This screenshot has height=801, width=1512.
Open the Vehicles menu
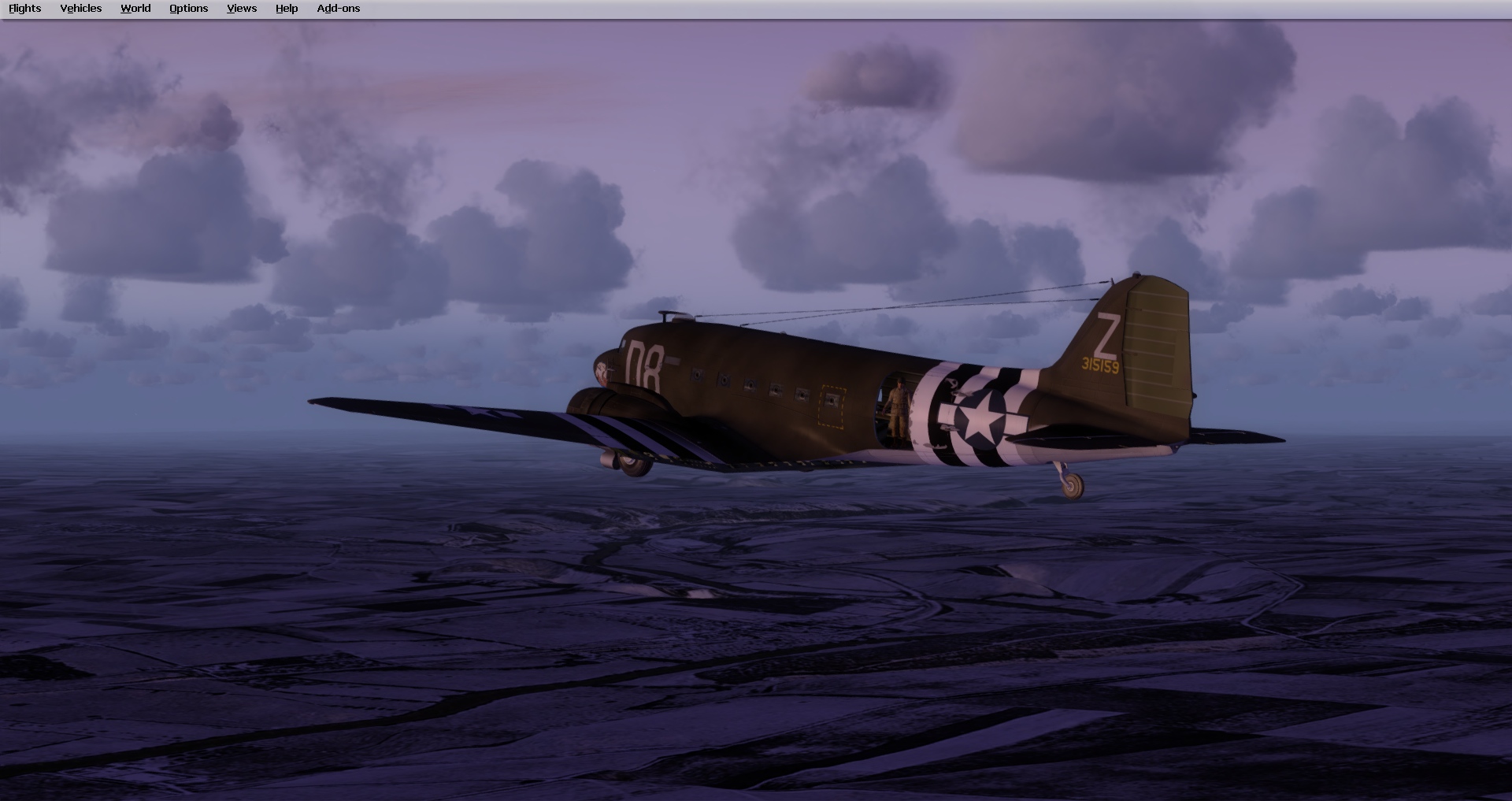point(80,8)
